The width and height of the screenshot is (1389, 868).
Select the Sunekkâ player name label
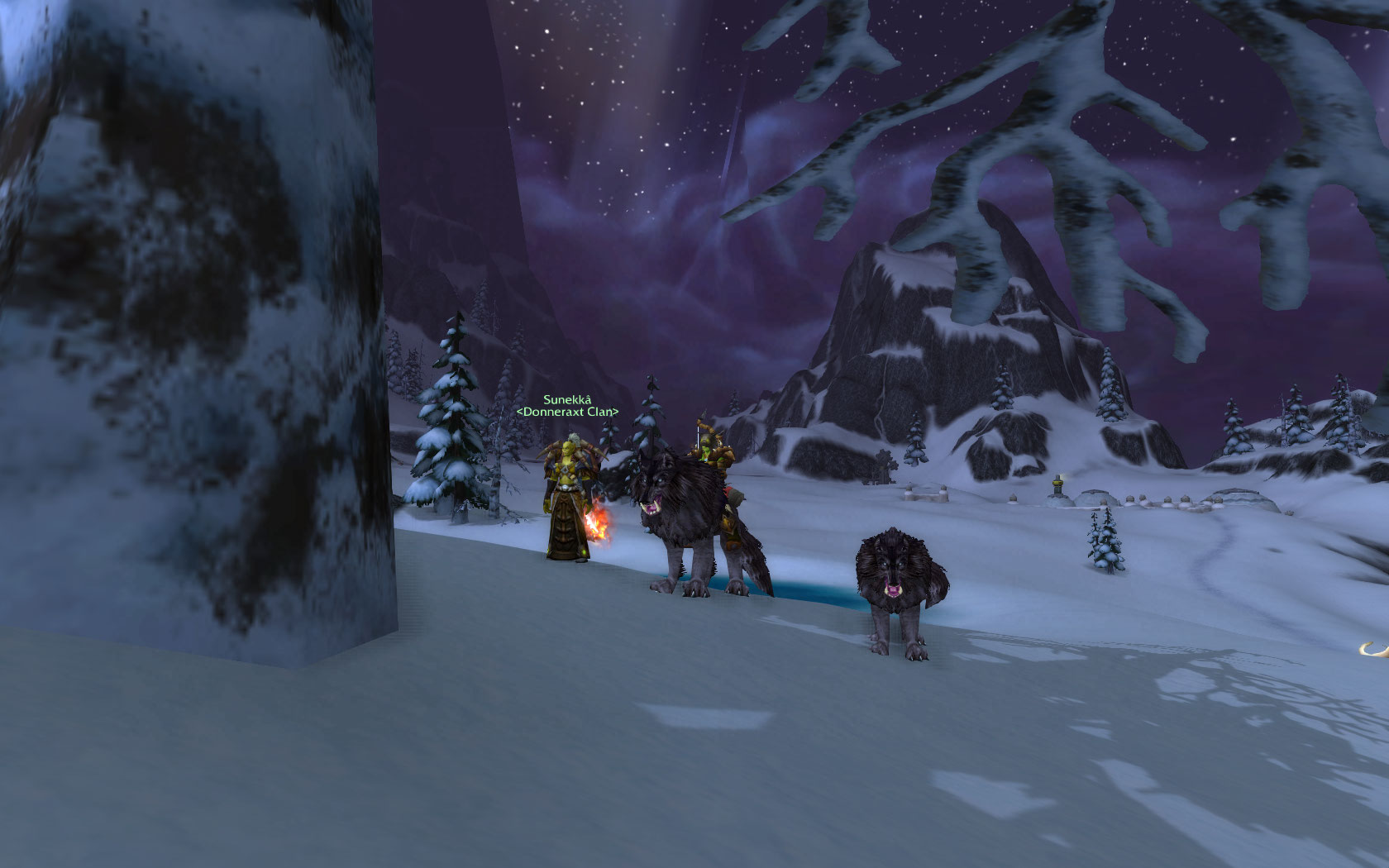click(567, 400)
